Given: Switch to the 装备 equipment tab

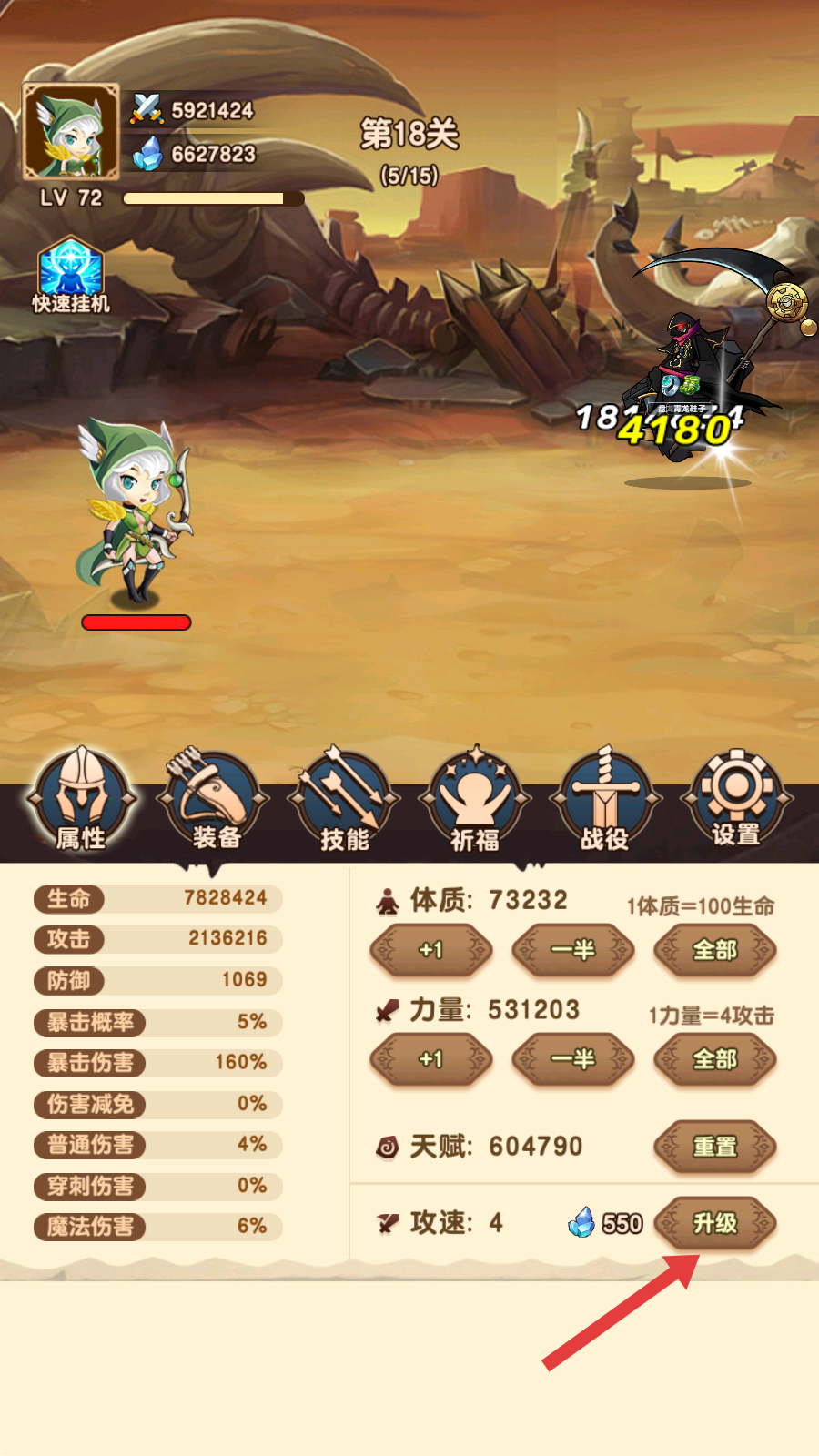Looking at the screenshot, I should [213, 801].
